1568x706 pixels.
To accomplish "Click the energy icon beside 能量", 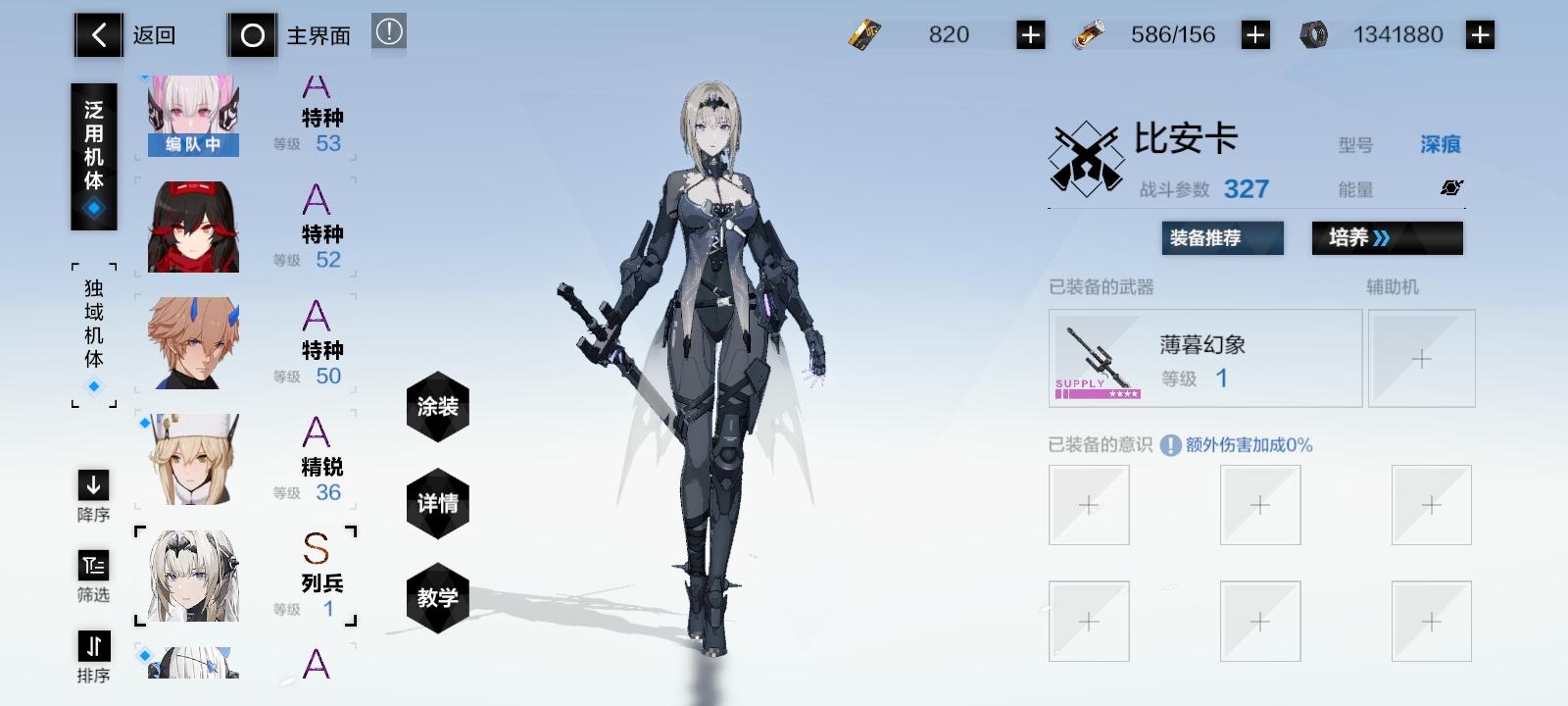I will click(x=1452, y=188).
